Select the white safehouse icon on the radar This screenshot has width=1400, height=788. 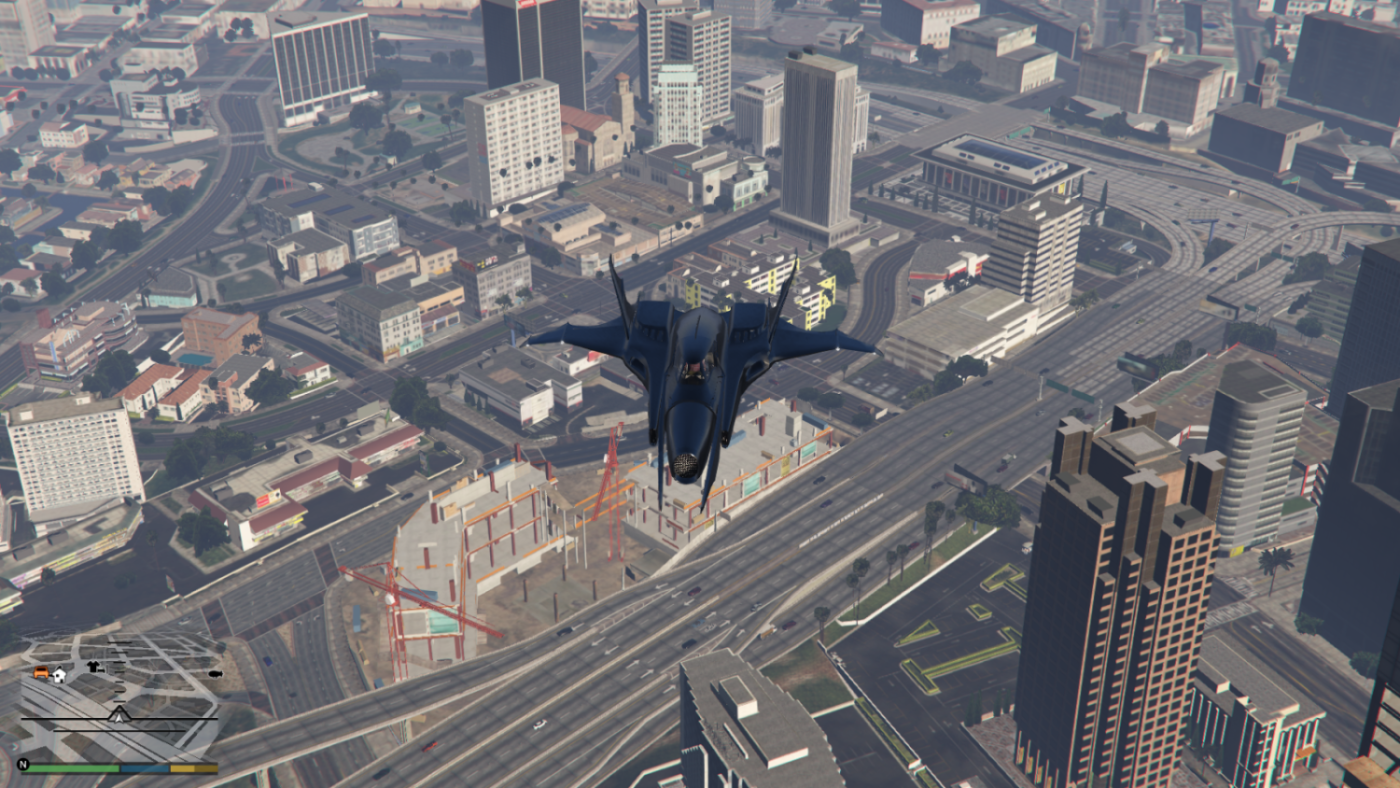[59, 676]
